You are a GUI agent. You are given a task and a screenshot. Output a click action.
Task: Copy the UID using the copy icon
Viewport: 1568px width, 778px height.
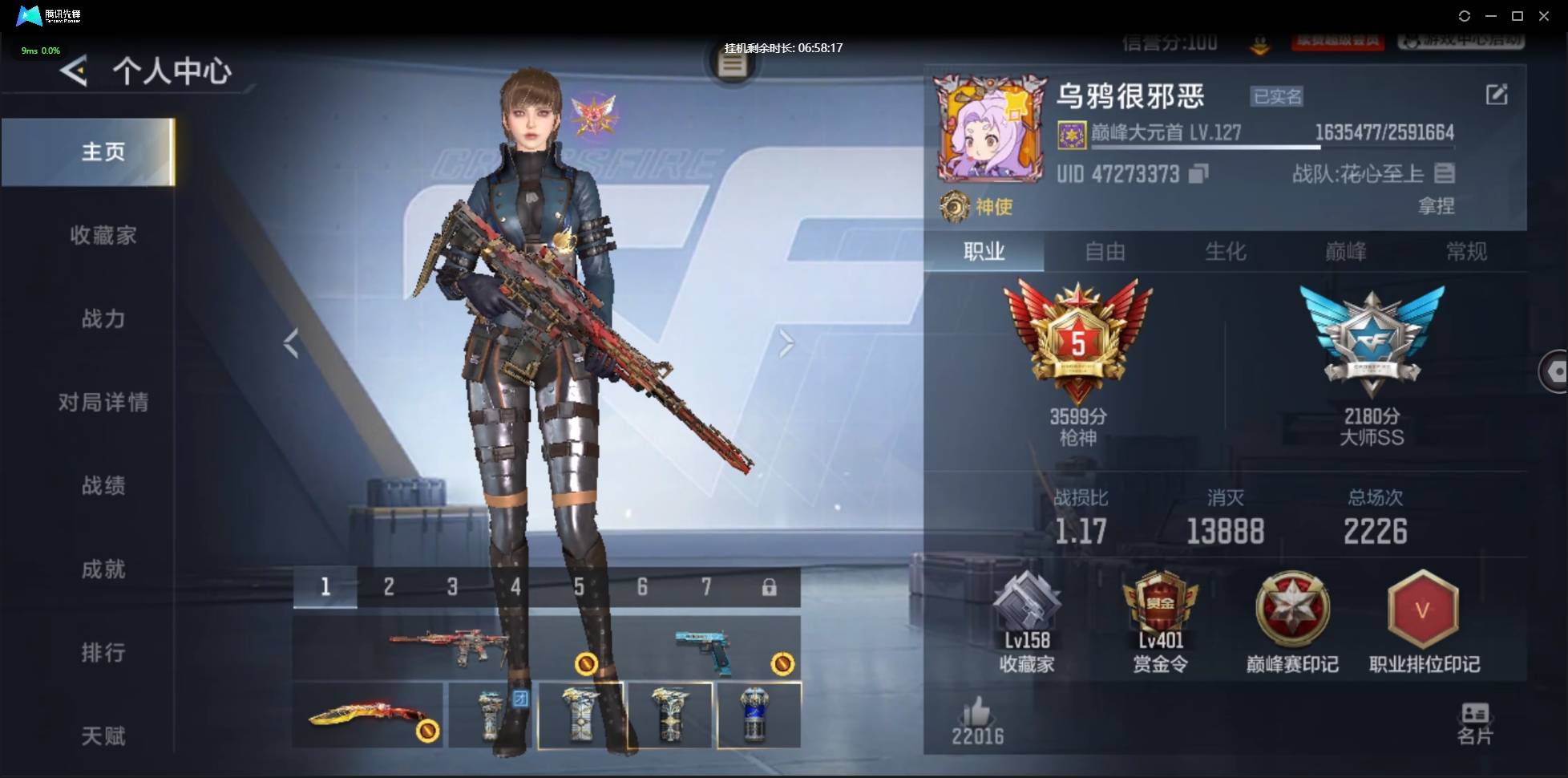1196,174
